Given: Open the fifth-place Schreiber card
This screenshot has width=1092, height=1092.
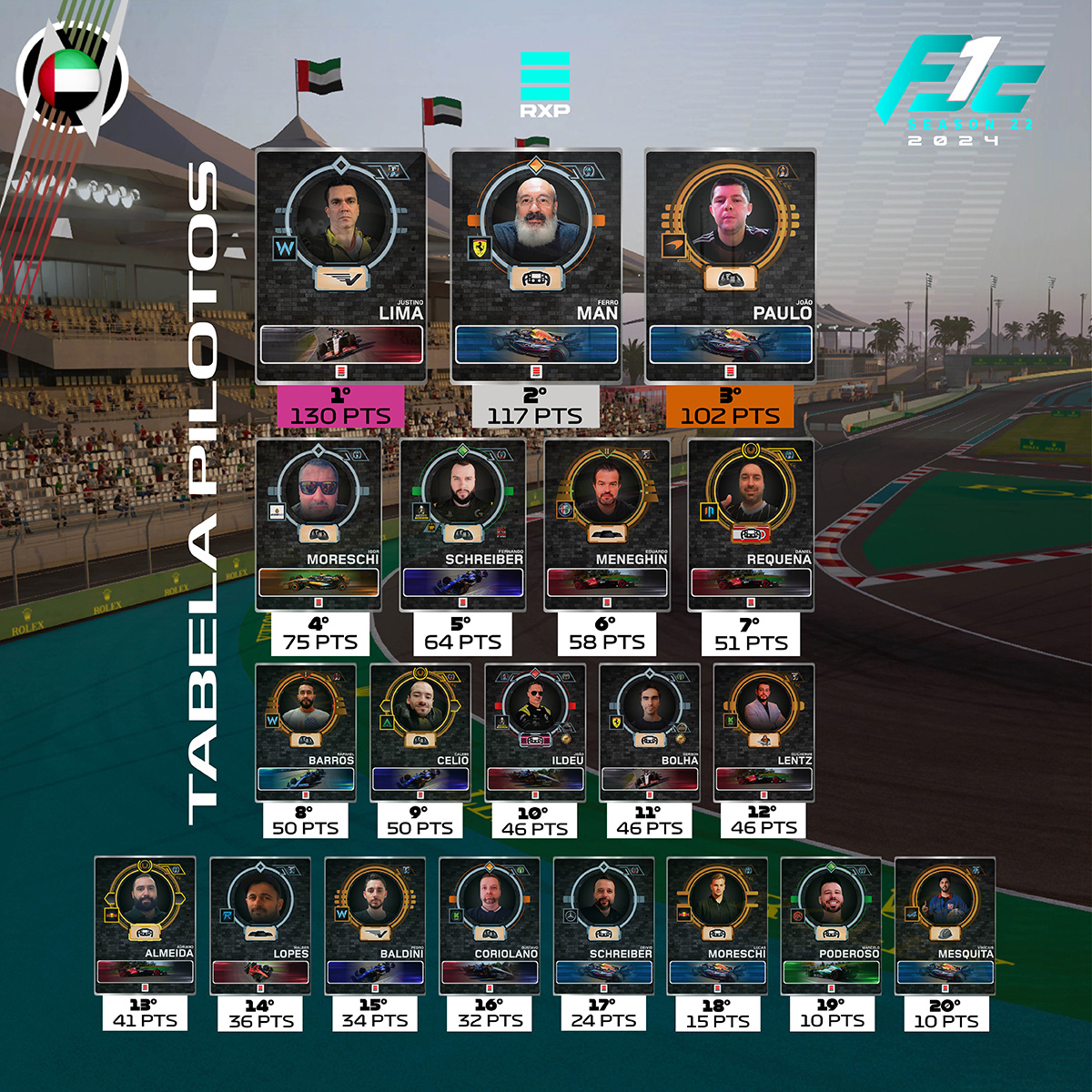Looking at the screenshot, I should [462, 524].
